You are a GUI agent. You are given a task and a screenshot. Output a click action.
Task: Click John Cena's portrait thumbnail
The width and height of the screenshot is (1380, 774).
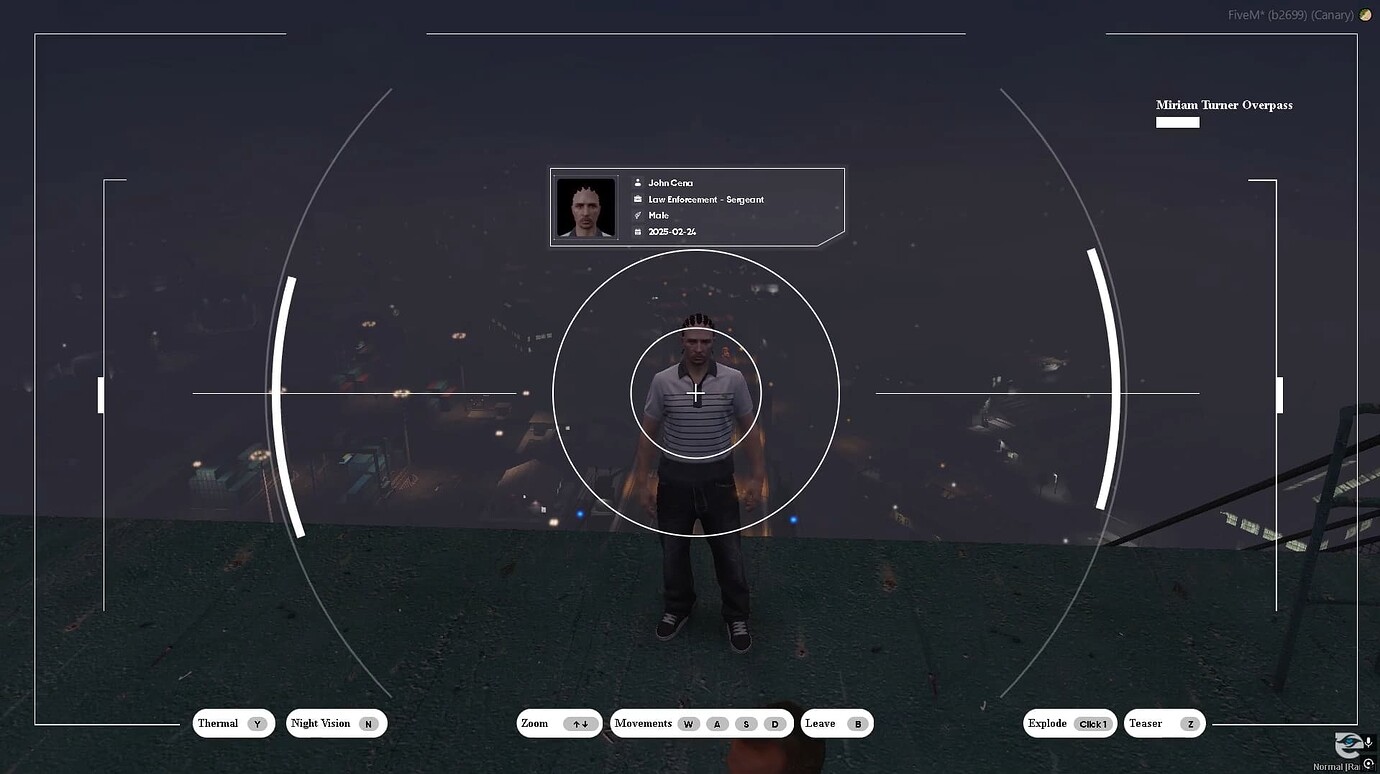585,206
